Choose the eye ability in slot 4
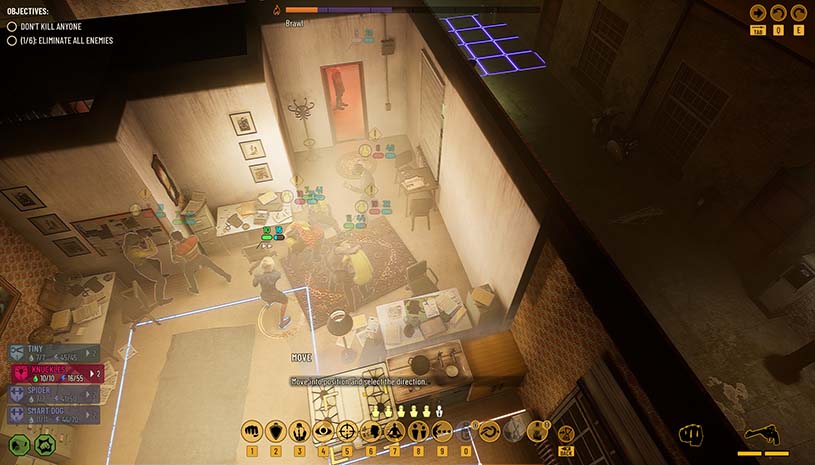The image size is (815, 465). (x=323, y=431)
